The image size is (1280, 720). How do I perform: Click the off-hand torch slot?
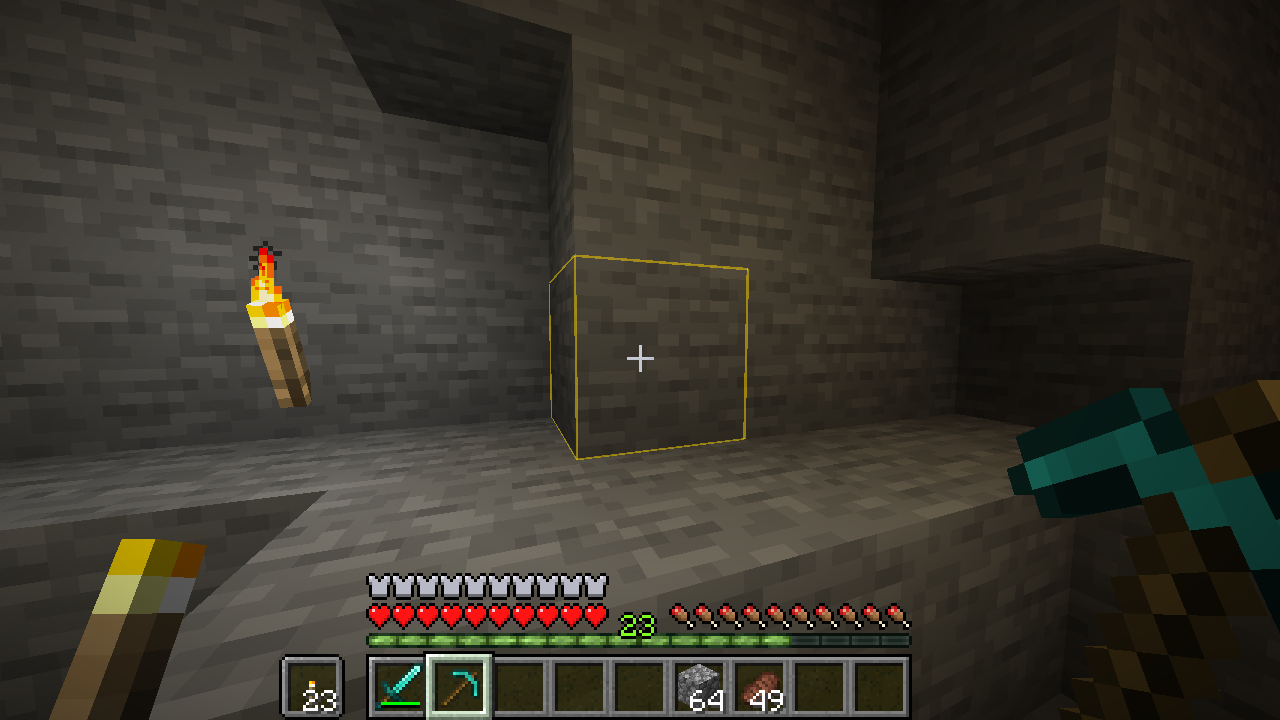click(x=311, y=685)
